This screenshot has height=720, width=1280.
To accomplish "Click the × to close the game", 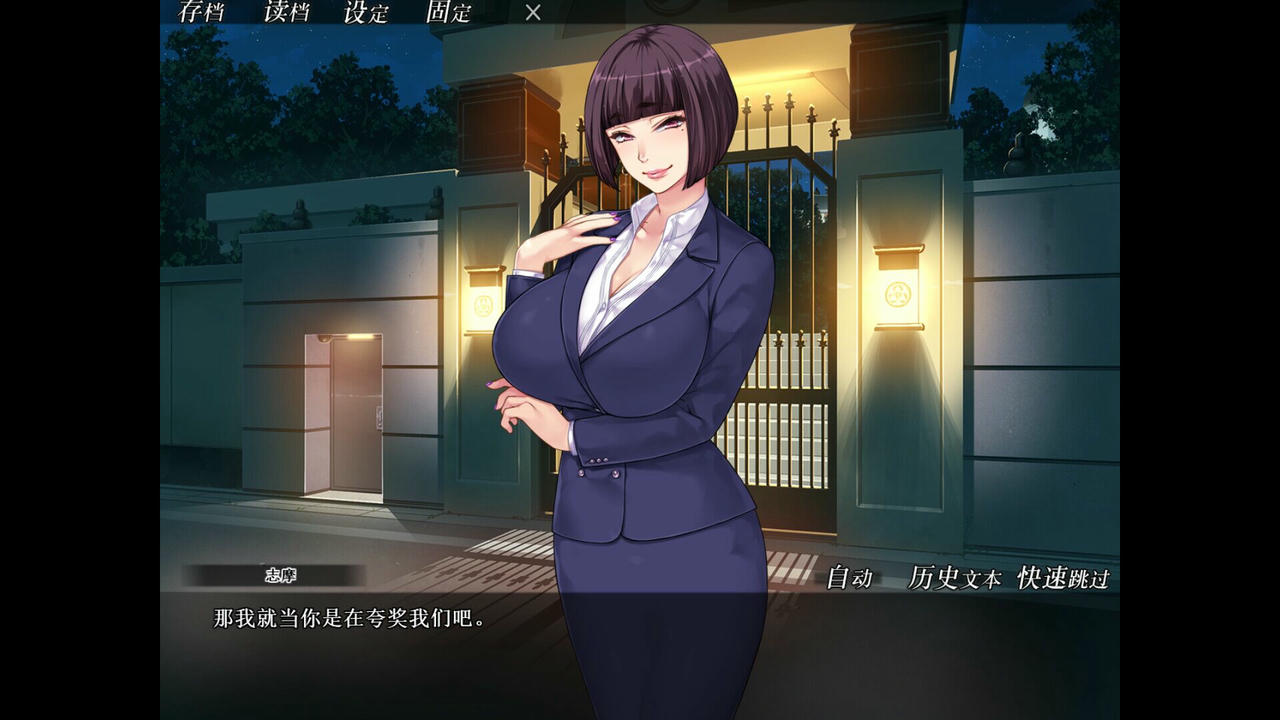I will pyautogui.click(x=532, y=13).
